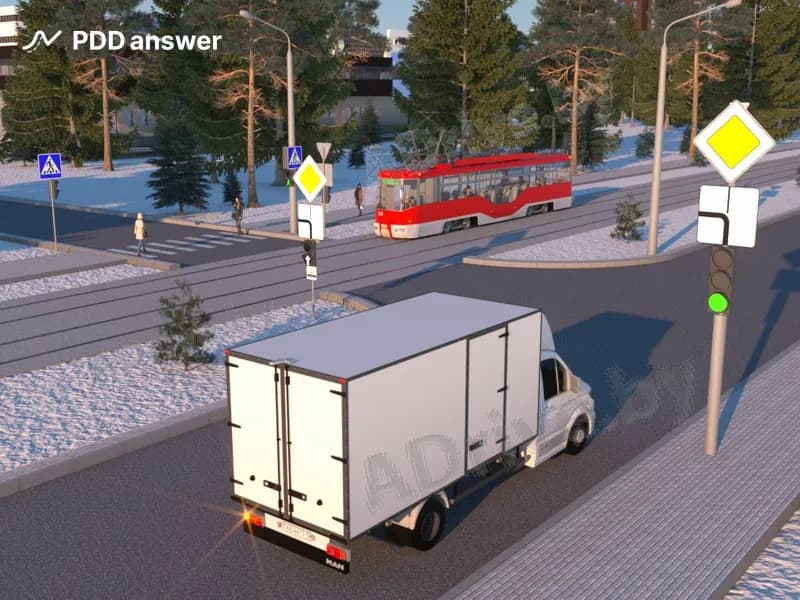Click the PDD answer logo

click(121, 40)
